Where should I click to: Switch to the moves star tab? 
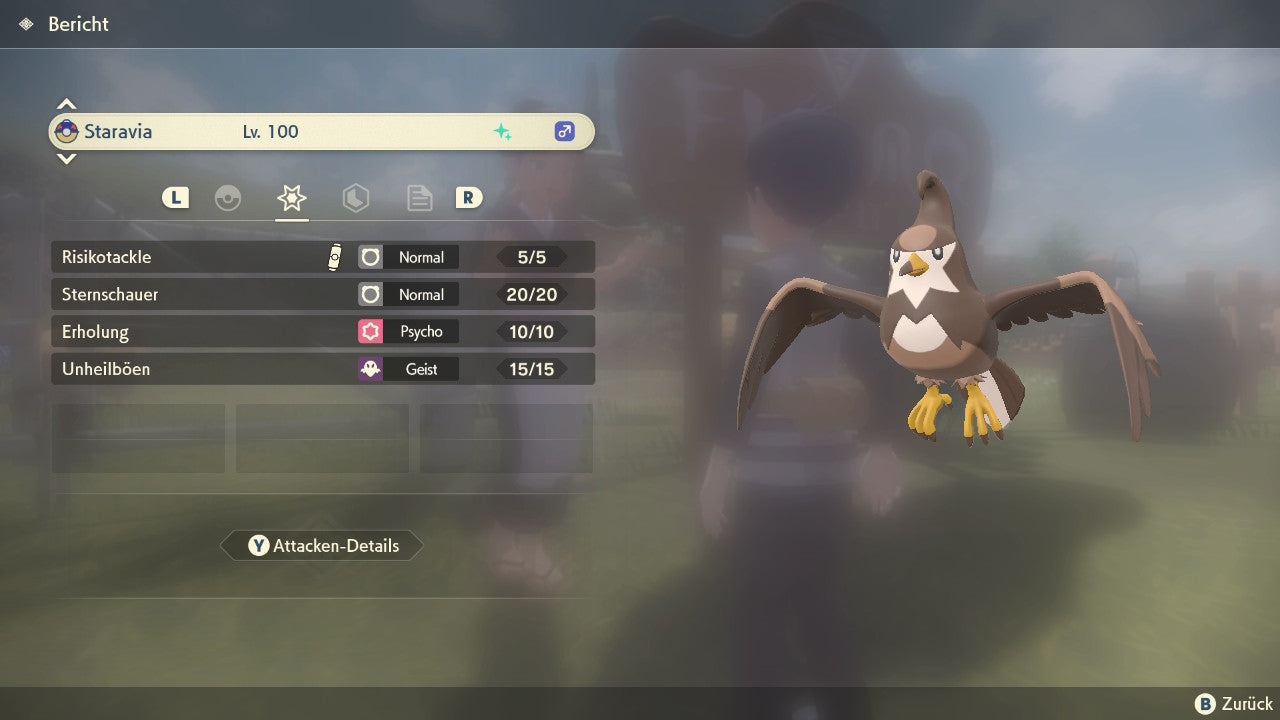pyautogui.click(x=291, y=198)
